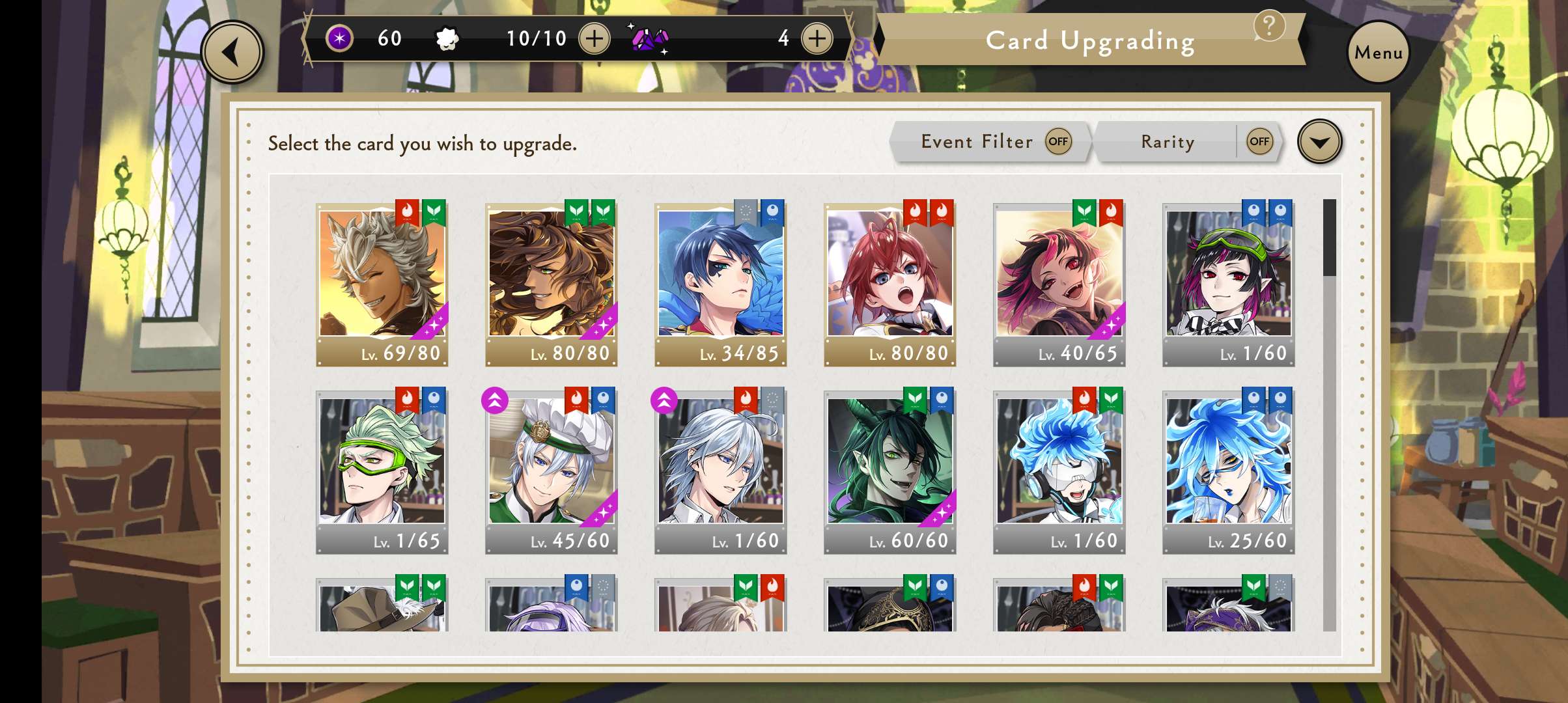Select the Lv. 25/60 blue-haired card
The image size is (1568, 703).
click(x=1229, y=471)
